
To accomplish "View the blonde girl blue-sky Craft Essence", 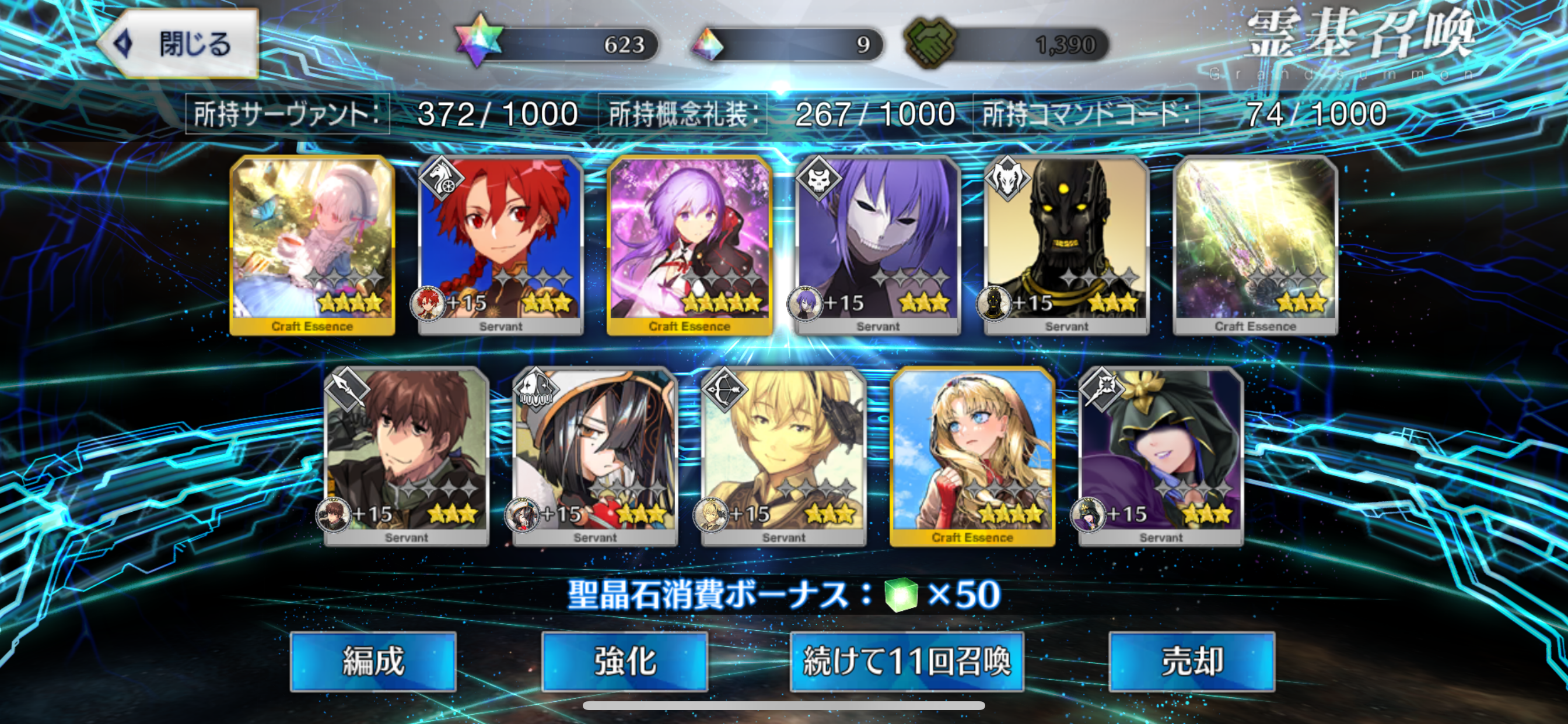I will point(972,456).
